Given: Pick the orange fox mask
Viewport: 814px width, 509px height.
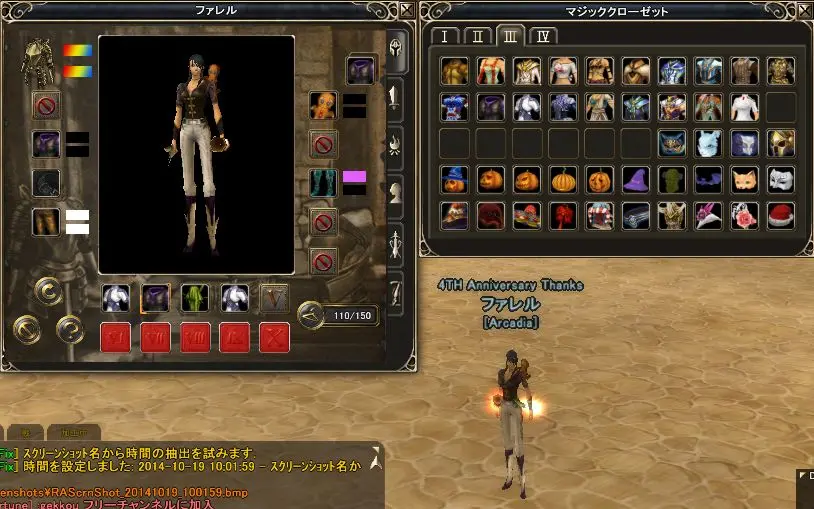Looking at the screenshot, I should 744,180.
